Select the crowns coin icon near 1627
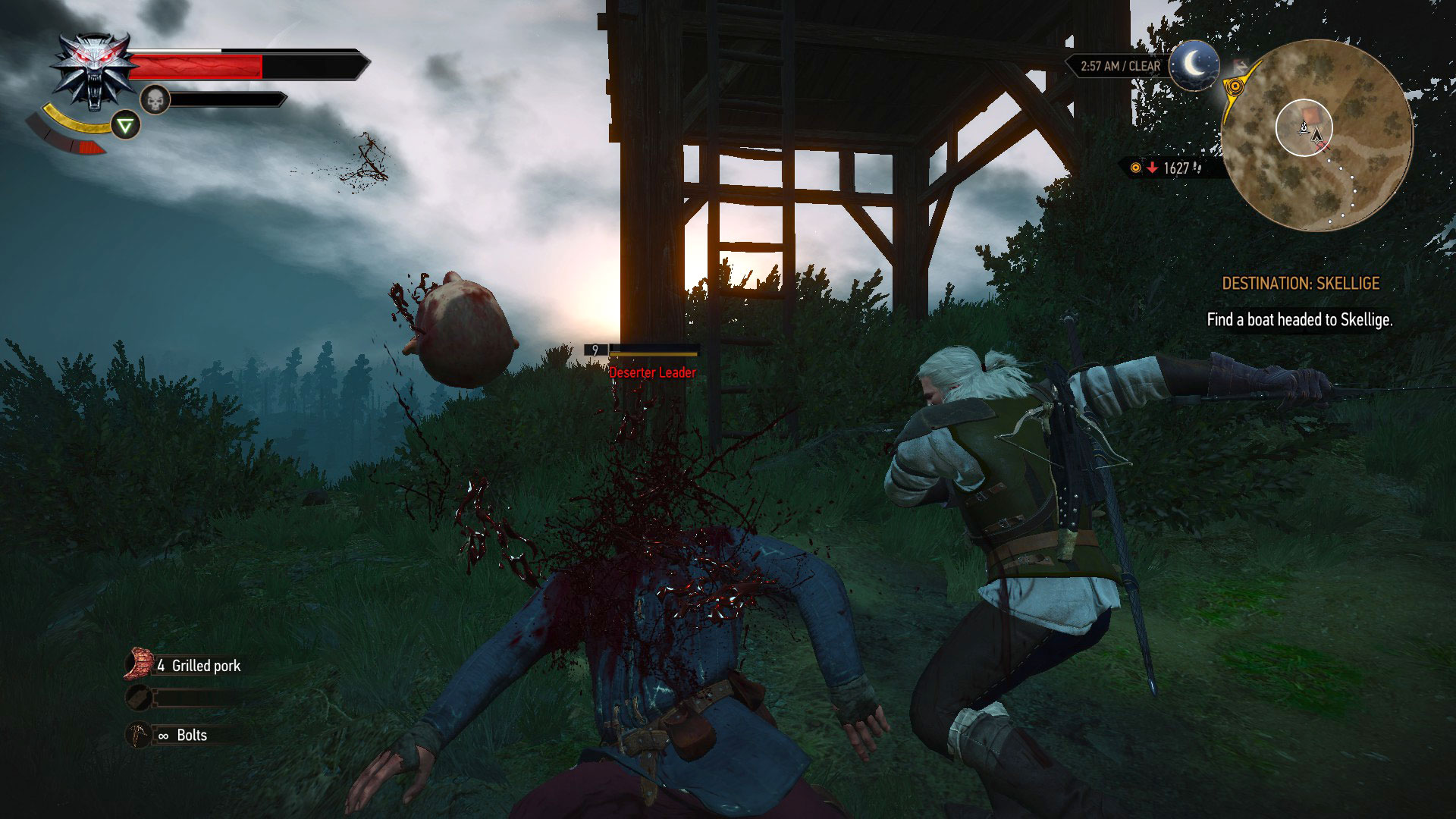 (x=1135, y=168)
